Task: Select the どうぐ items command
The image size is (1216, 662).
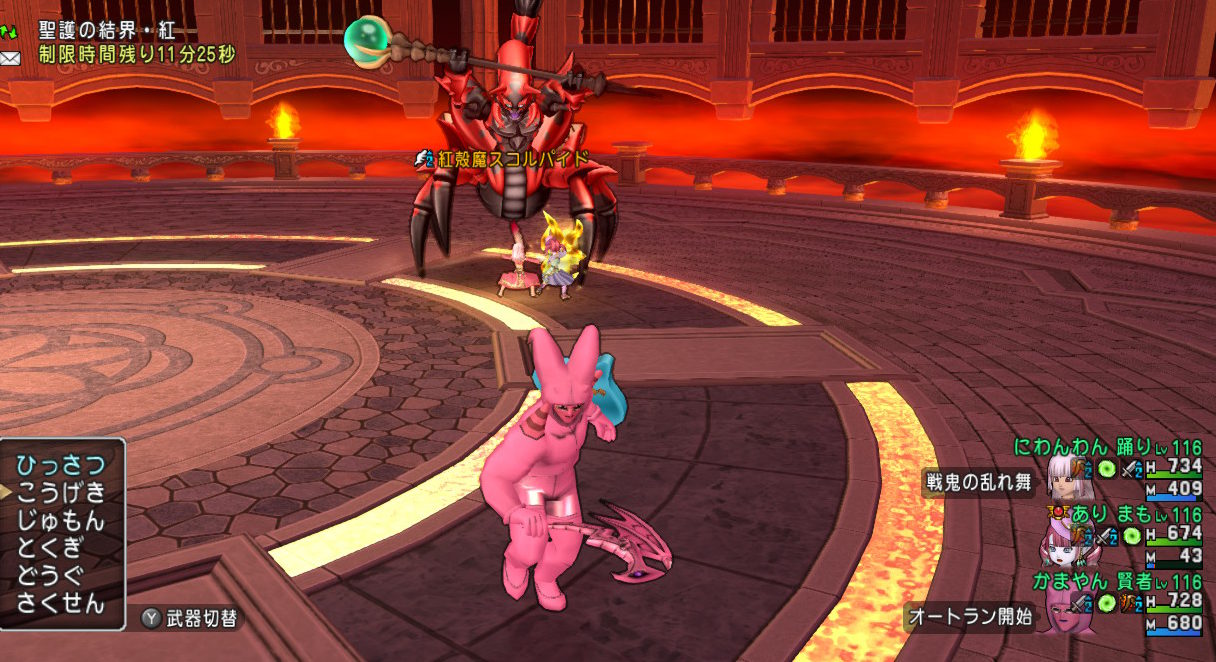Action: (51, 575)
